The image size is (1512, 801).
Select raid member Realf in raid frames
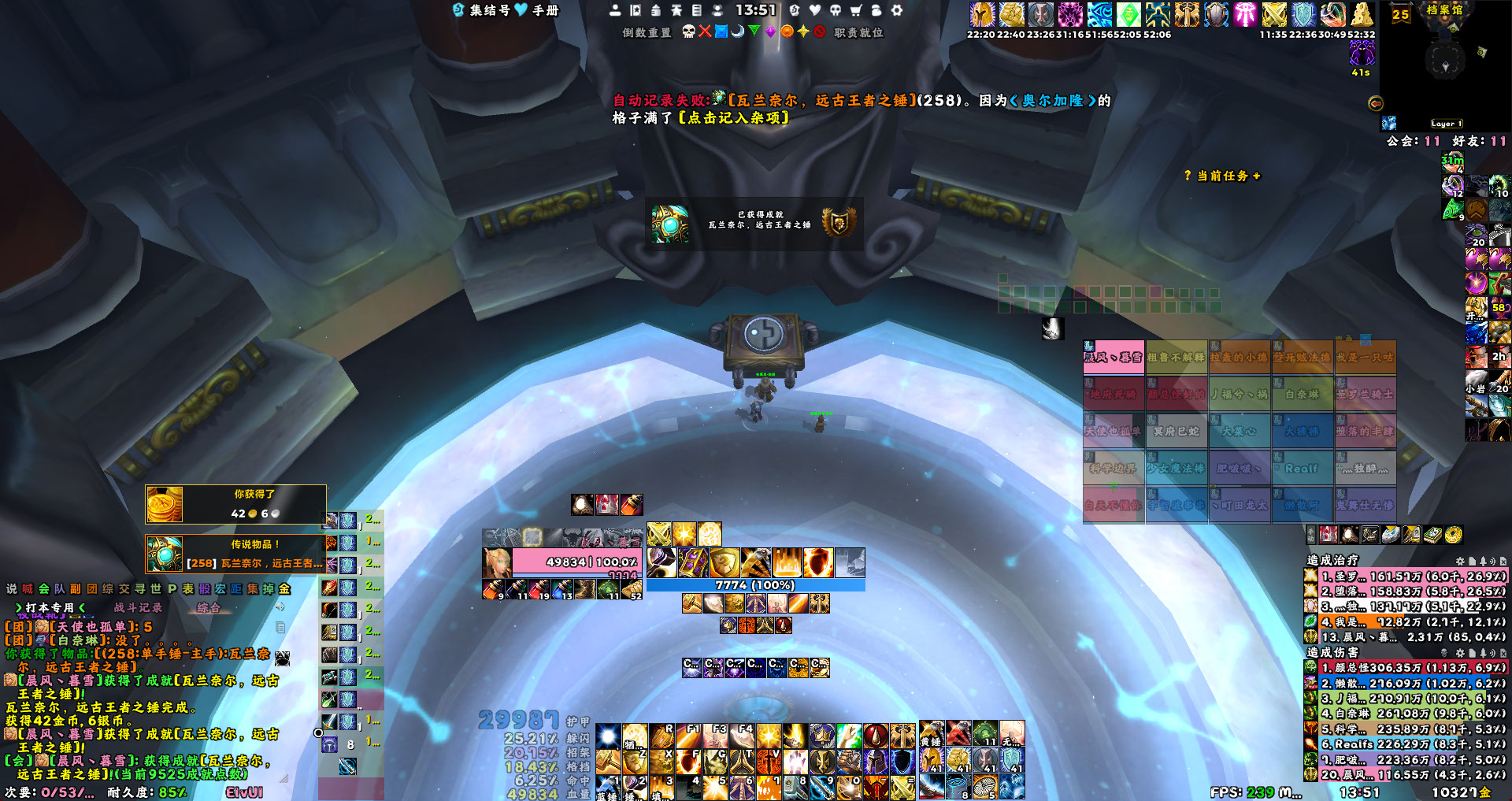(x=1302, y=468)
